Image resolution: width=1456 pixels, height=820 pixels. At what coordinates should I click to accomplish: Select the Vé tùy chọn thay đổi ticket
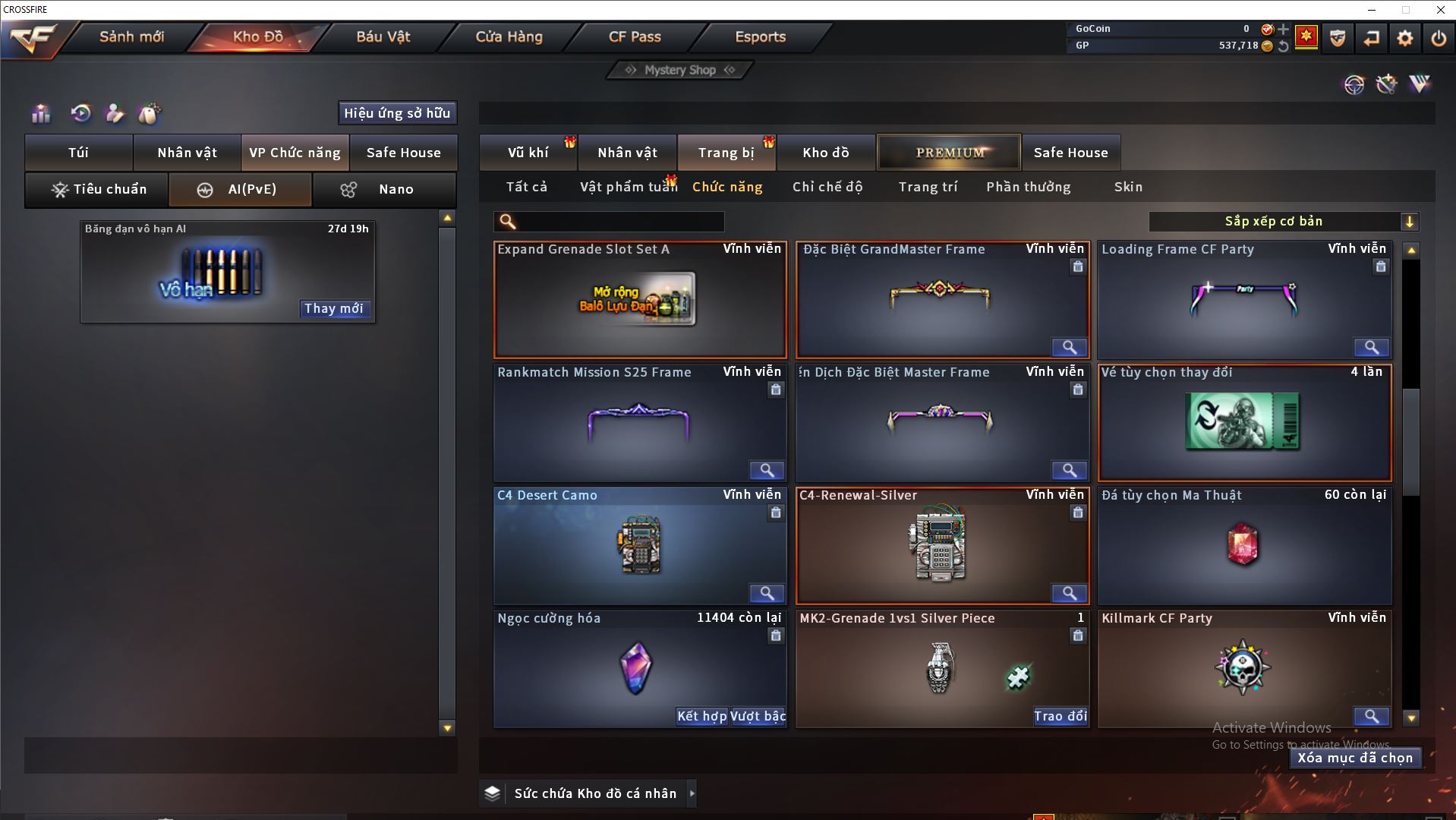coord(1244,423)
